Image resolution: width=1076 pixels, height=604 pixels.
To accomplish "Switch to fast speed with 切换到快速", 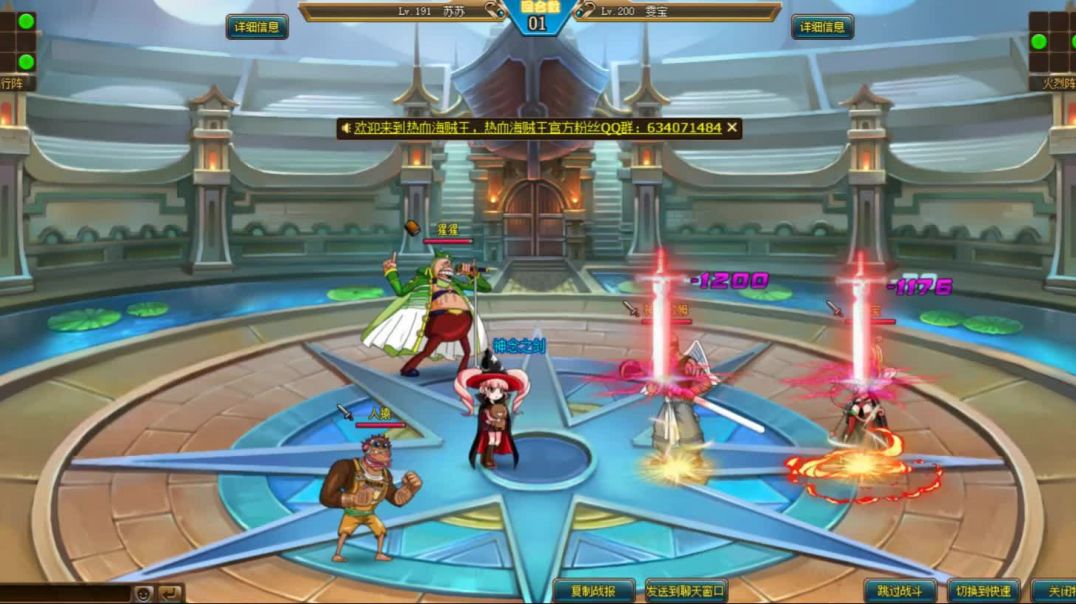I will 984,591.
